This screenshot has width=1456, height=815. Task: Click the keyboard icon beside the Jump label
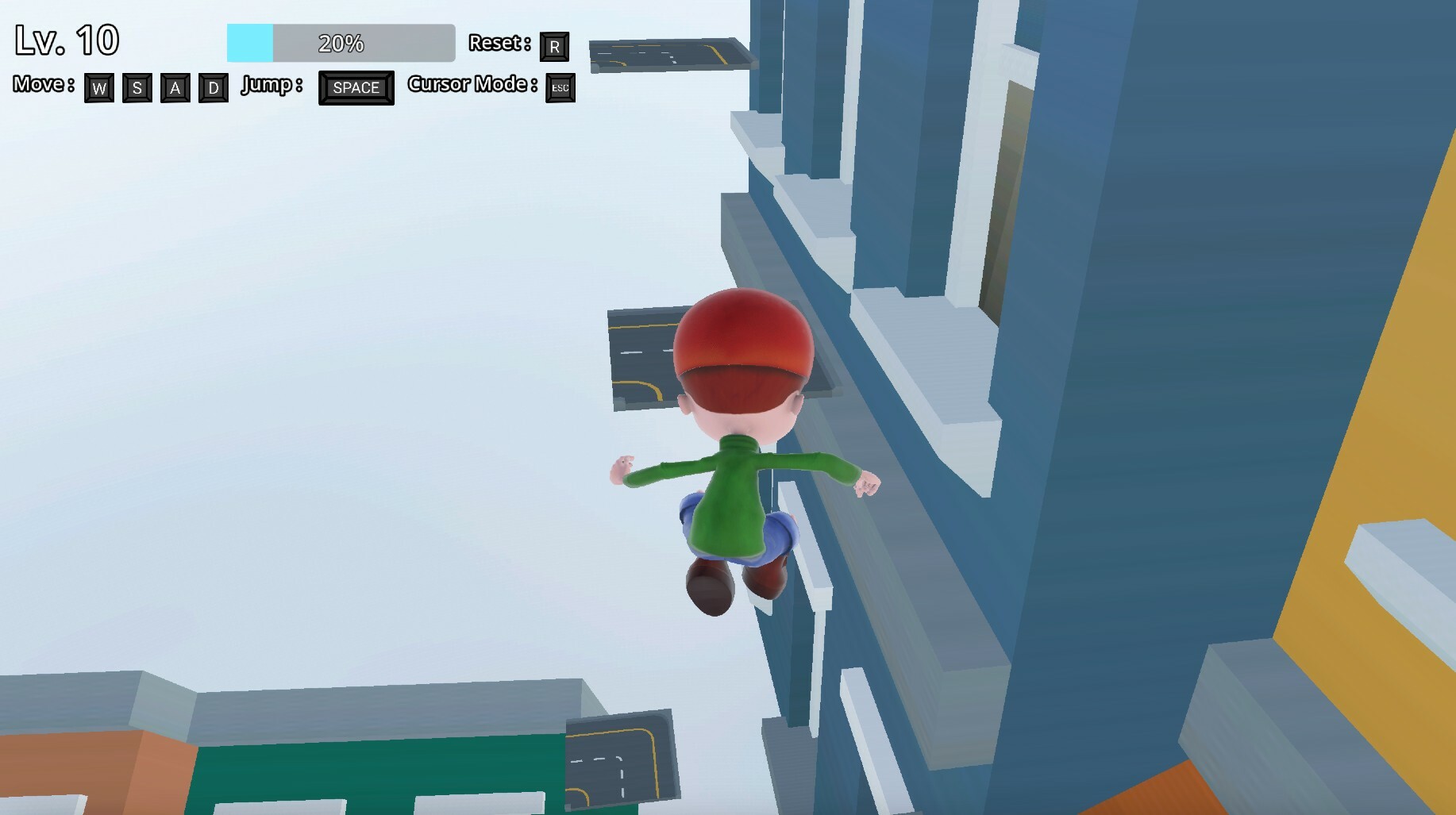coord(356,88)
